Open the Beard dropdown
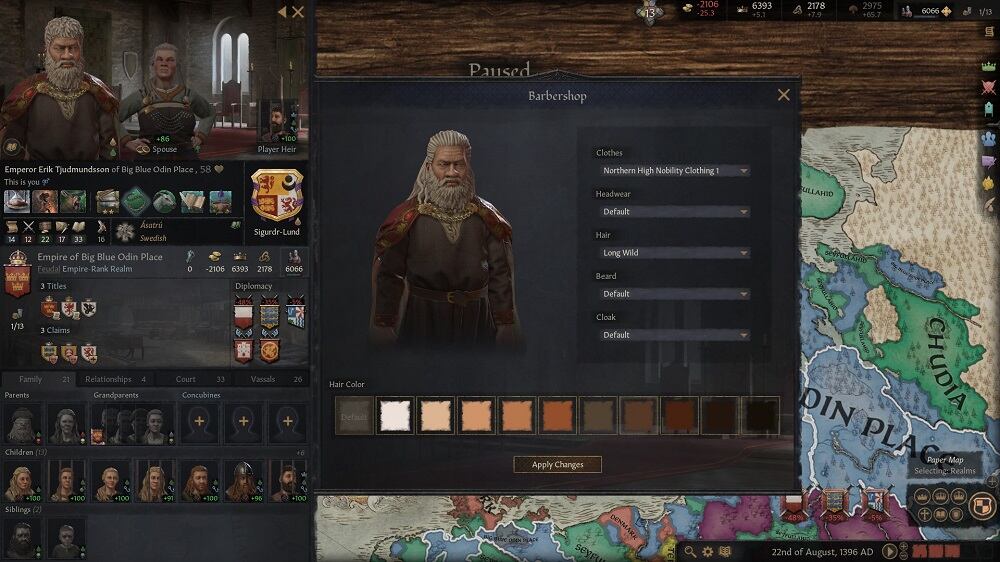Screen dimensions: 1000x562 tap(674, 294)
